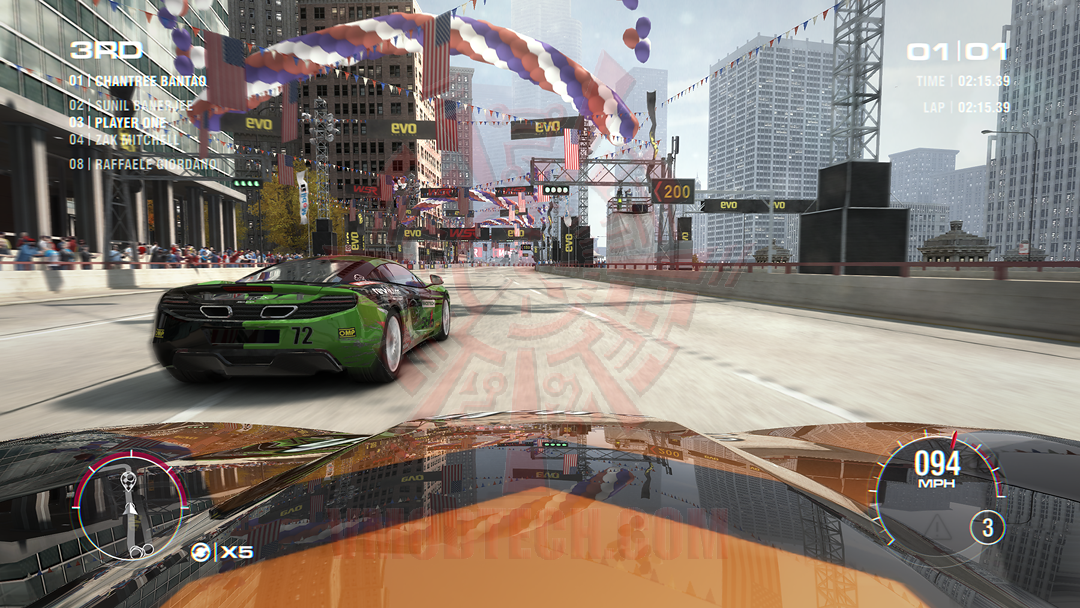Select Chantree Bantao in the standings
This screenshot has height=608, width=1080.
point(137,81)
